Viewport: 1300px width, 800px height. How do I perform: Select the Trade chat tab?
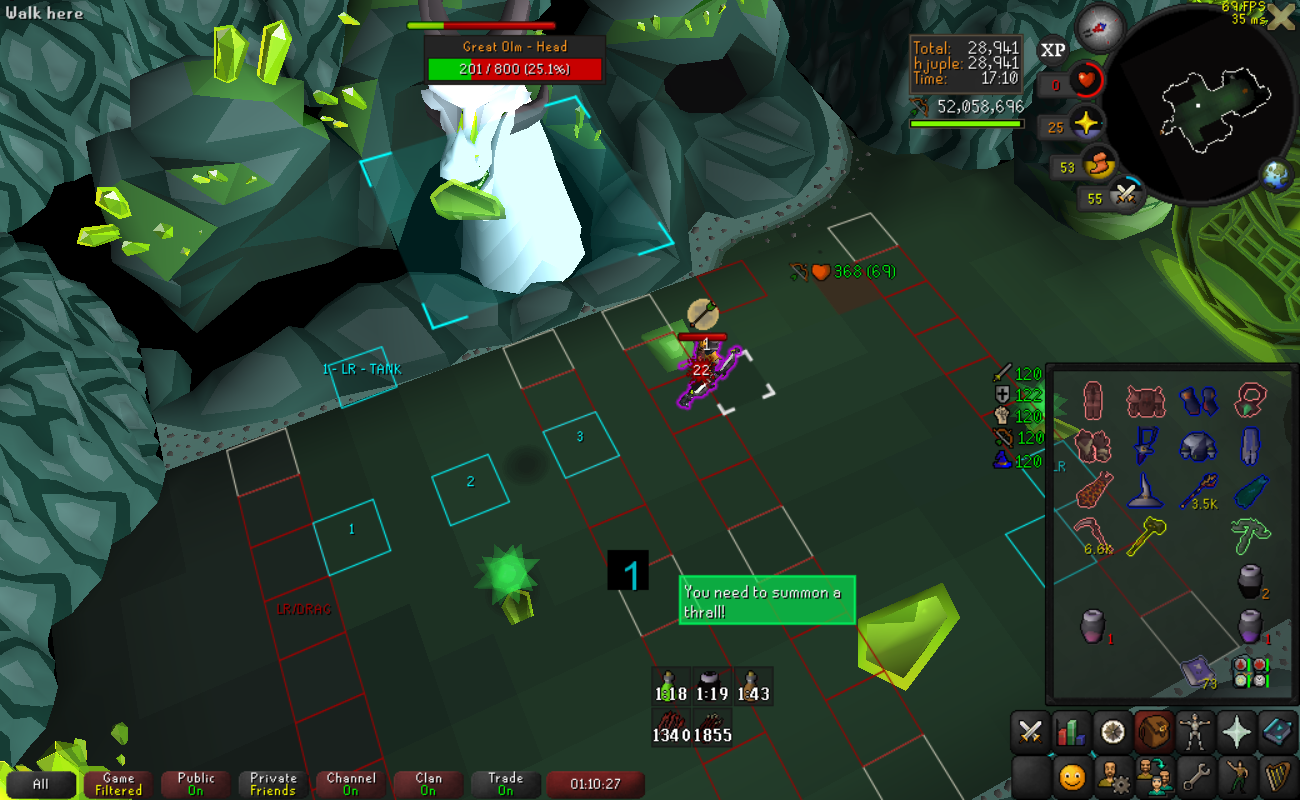pyautogui.click(x=505, y=785)
